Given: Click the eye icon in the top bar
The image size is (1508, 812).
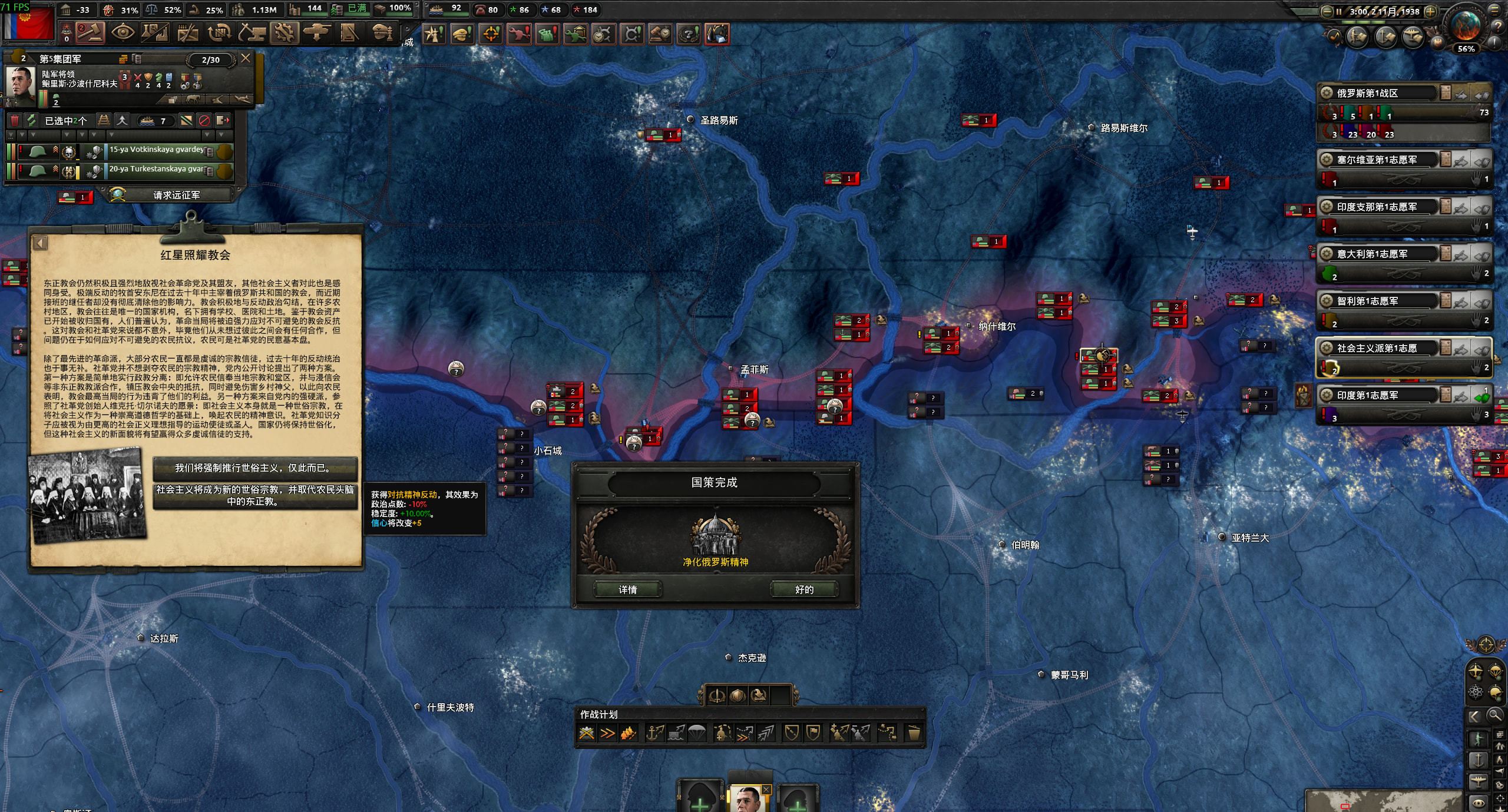Looking at the screenshot, I should click(x=123, y=33).
